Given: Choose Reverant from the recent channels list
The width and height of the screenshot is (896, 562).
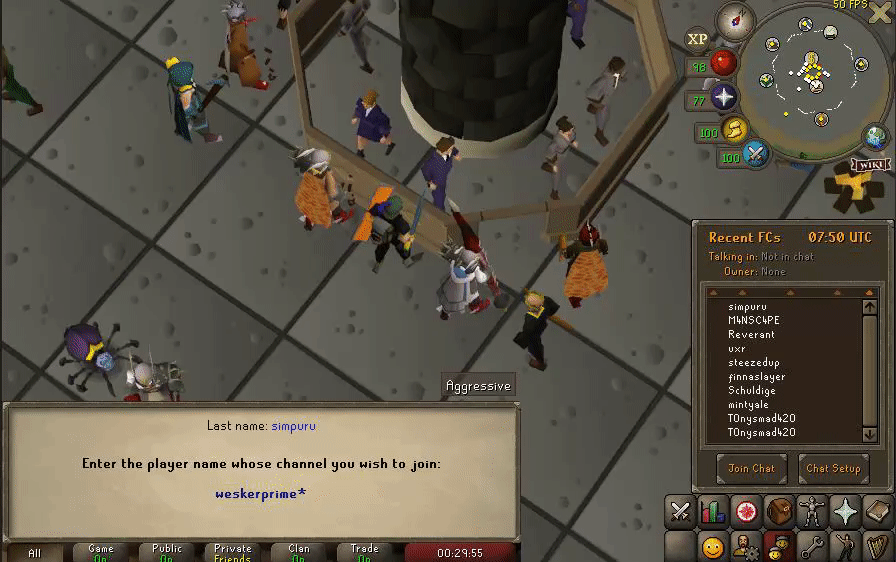Looking at the screenshot, I should tap(751, 335).
